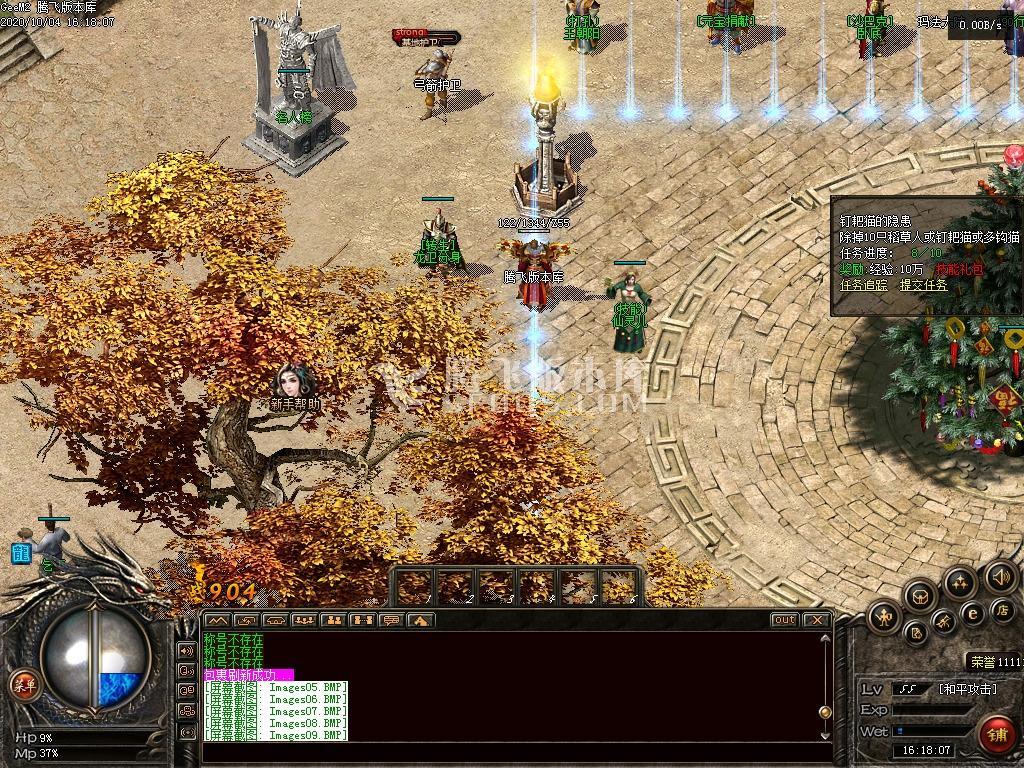This screenshot has height=768, width=1024.
Task: Submit the quest via 提交任务
Action: (x=923, y=285)
